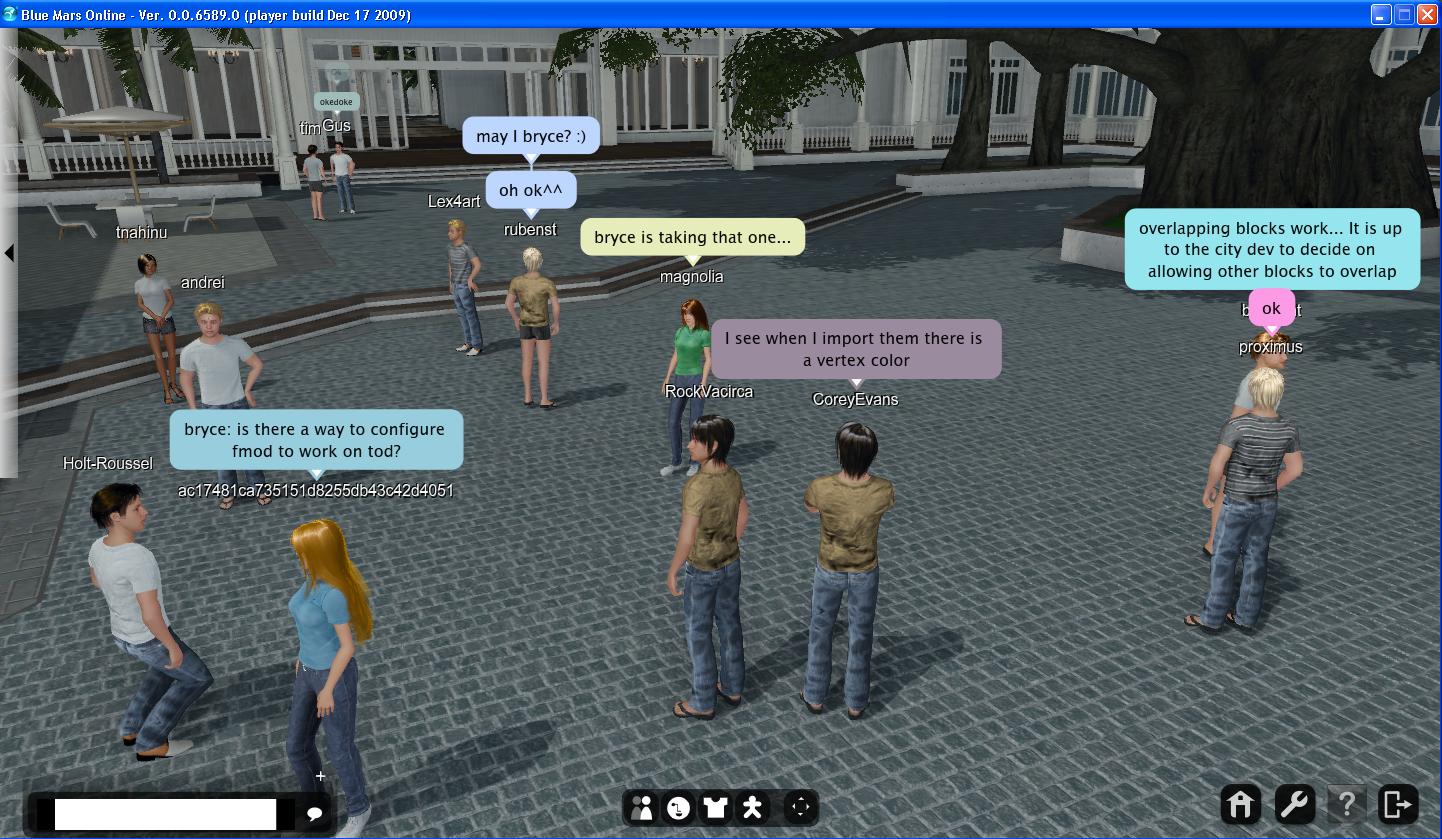Click the pink ok chat bubble
The image size is (1442, 839).
pos(1270,308)
